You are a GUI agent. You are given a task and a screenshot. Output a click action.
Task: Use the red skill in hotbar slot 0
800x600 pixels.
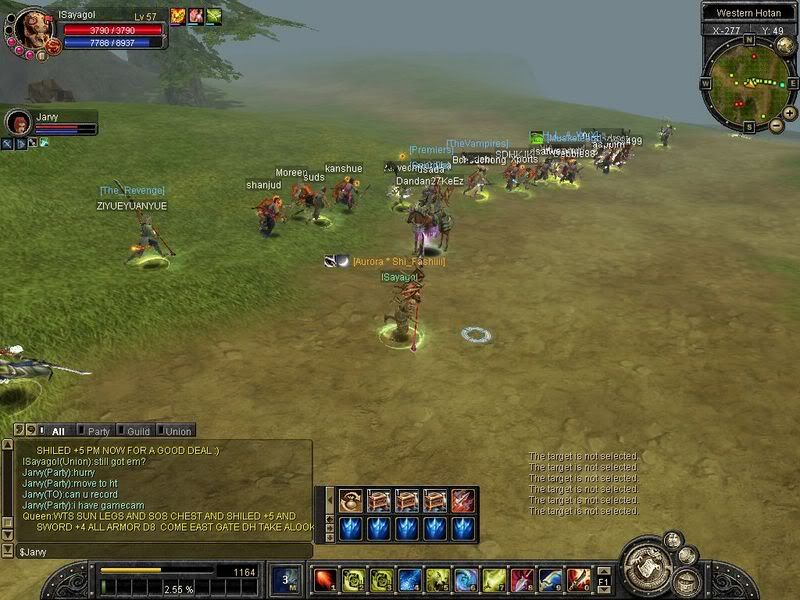tap(578, 579)
